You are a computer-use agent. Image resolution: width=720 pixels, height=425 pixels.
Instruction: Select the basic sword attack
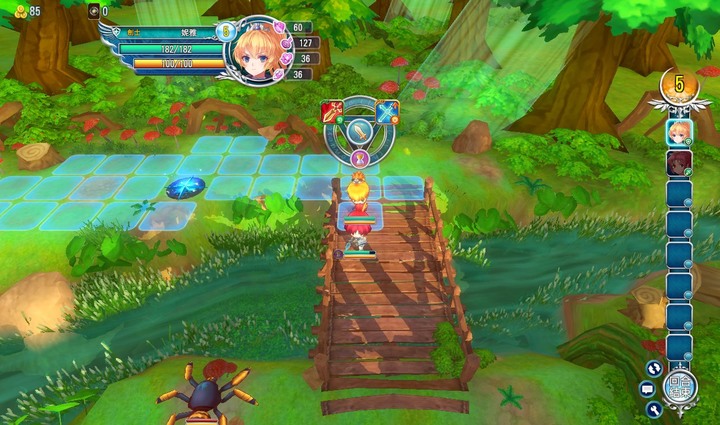(360, 130)
